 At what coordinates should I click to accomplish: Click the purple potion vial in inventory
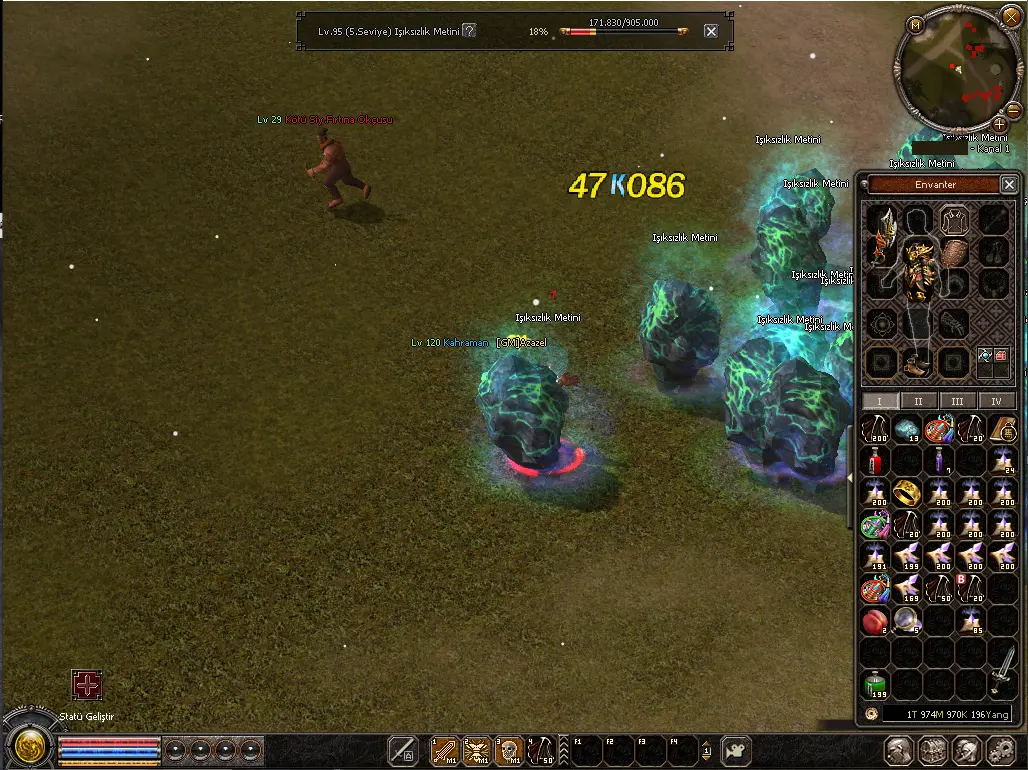click(x=939, y=461)
